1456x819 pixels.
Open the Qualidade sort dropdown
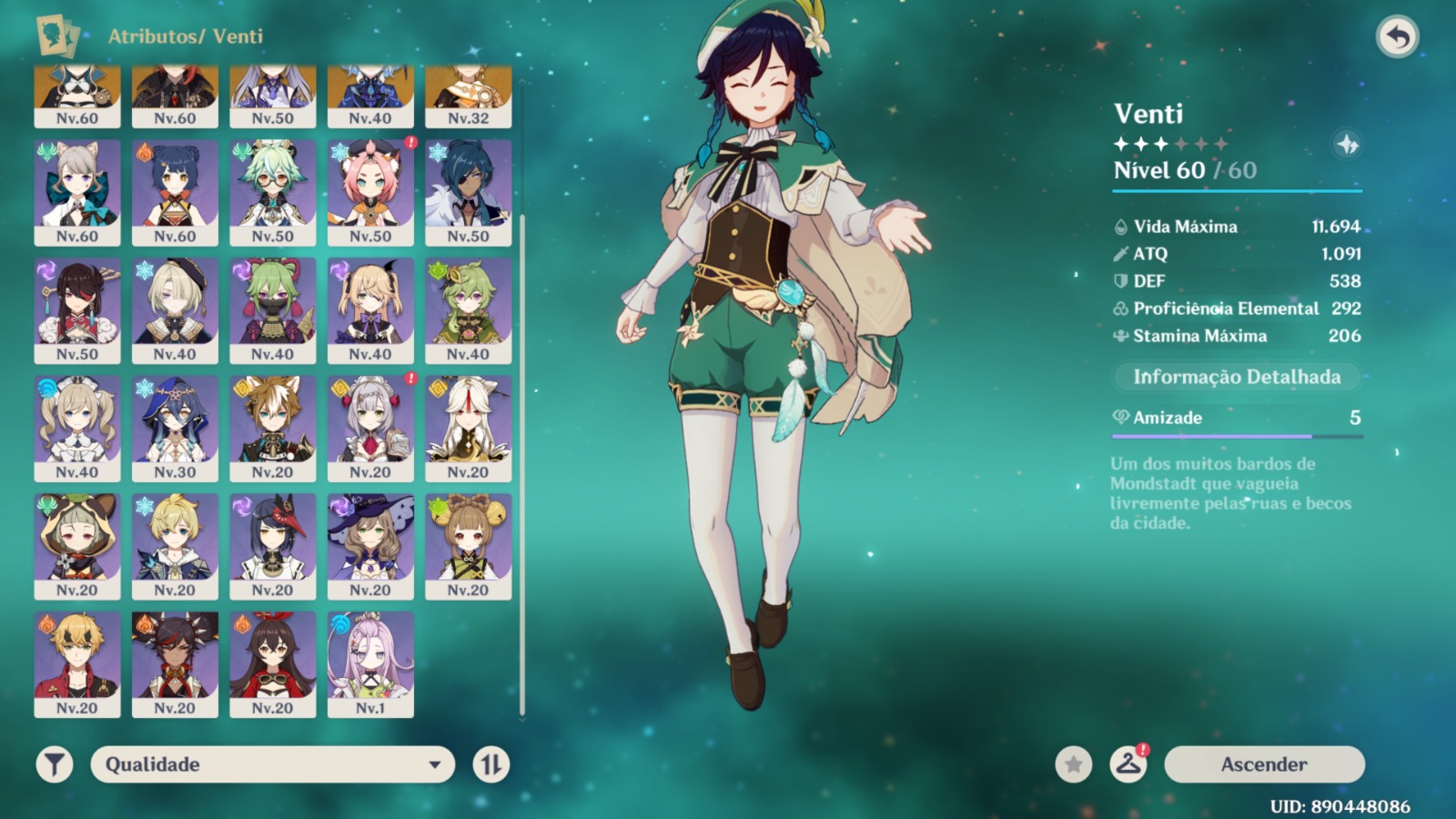coord(272,764)
